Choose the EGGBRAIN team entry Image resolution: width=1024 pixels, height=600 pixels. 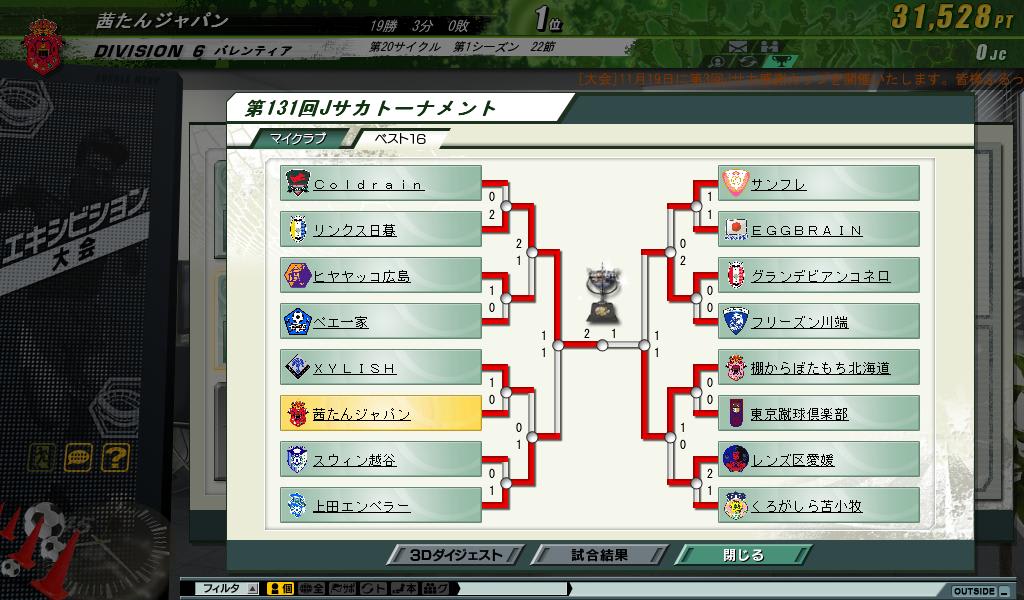pyautogui.click(x=818, y=230)
